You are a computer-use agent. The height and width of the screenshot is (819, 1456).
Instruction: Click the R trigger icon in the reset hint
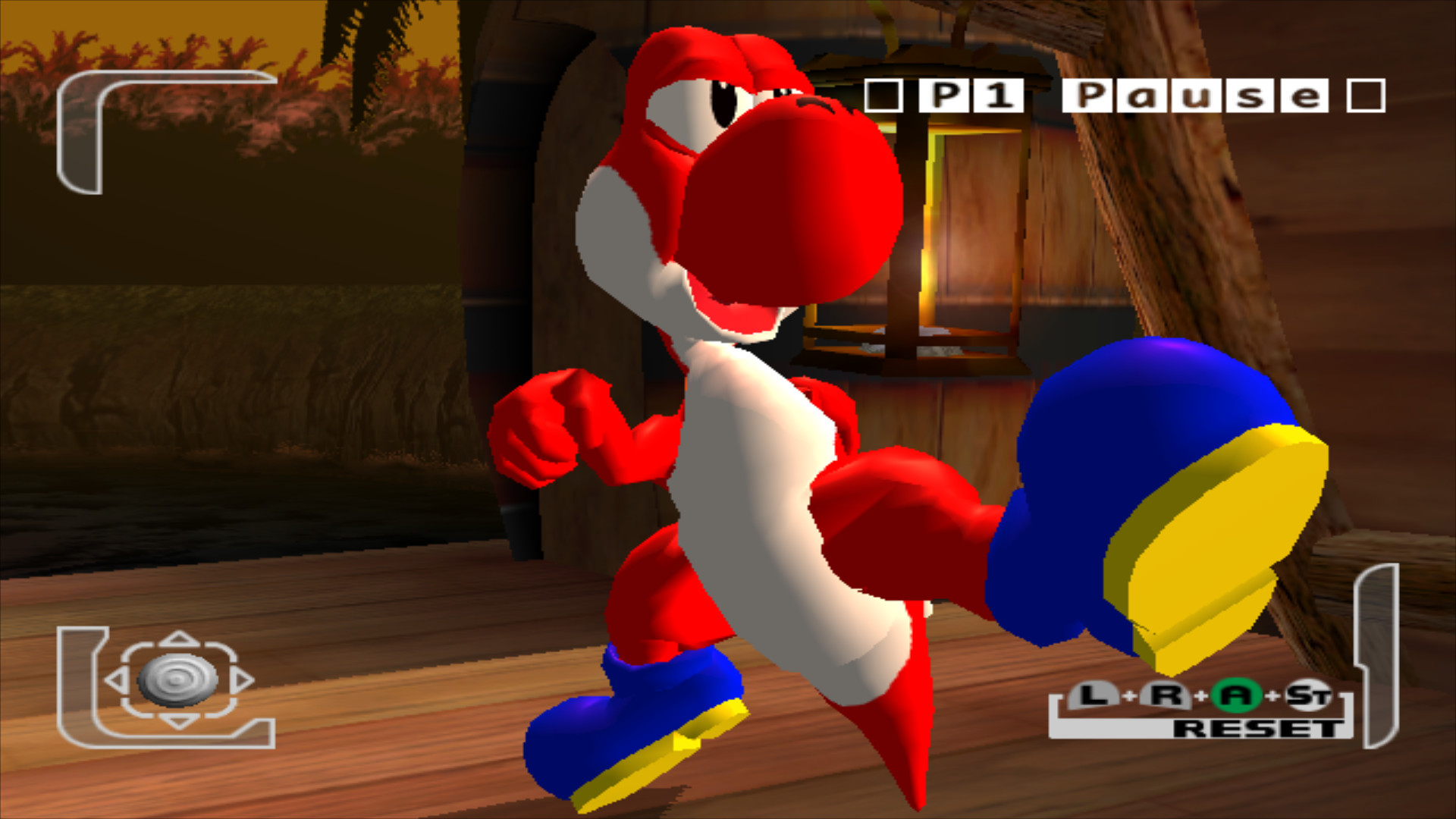pos(1168,694)
